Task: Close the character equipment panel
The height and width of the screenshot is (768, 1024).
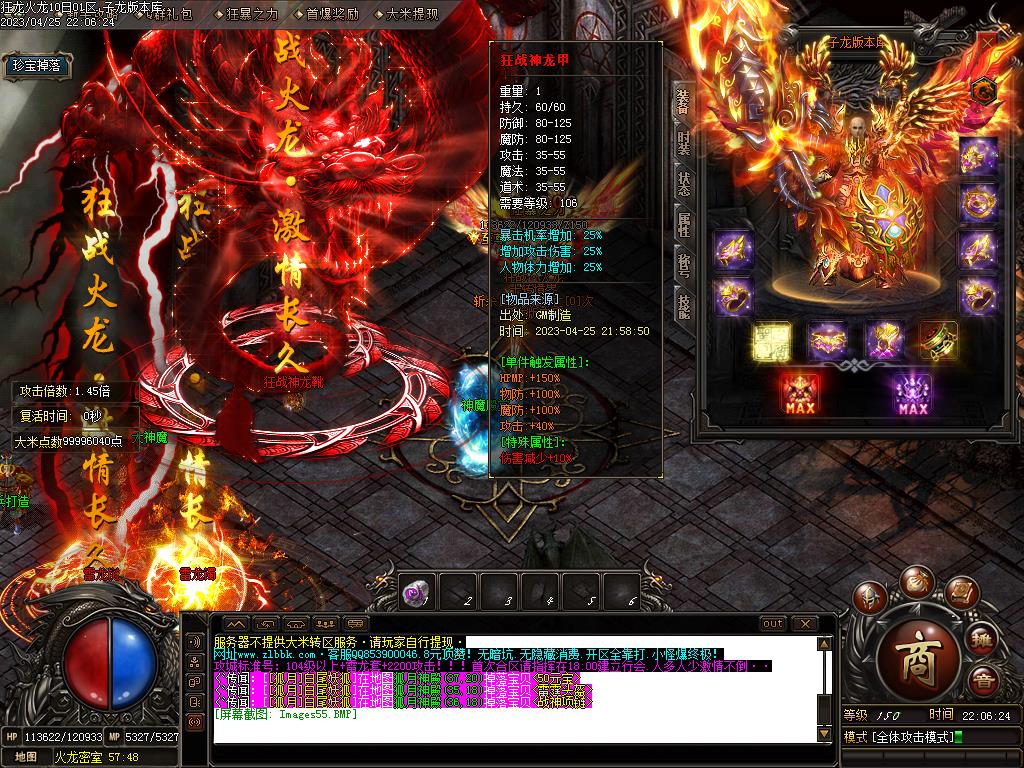Action: point(990,44)
